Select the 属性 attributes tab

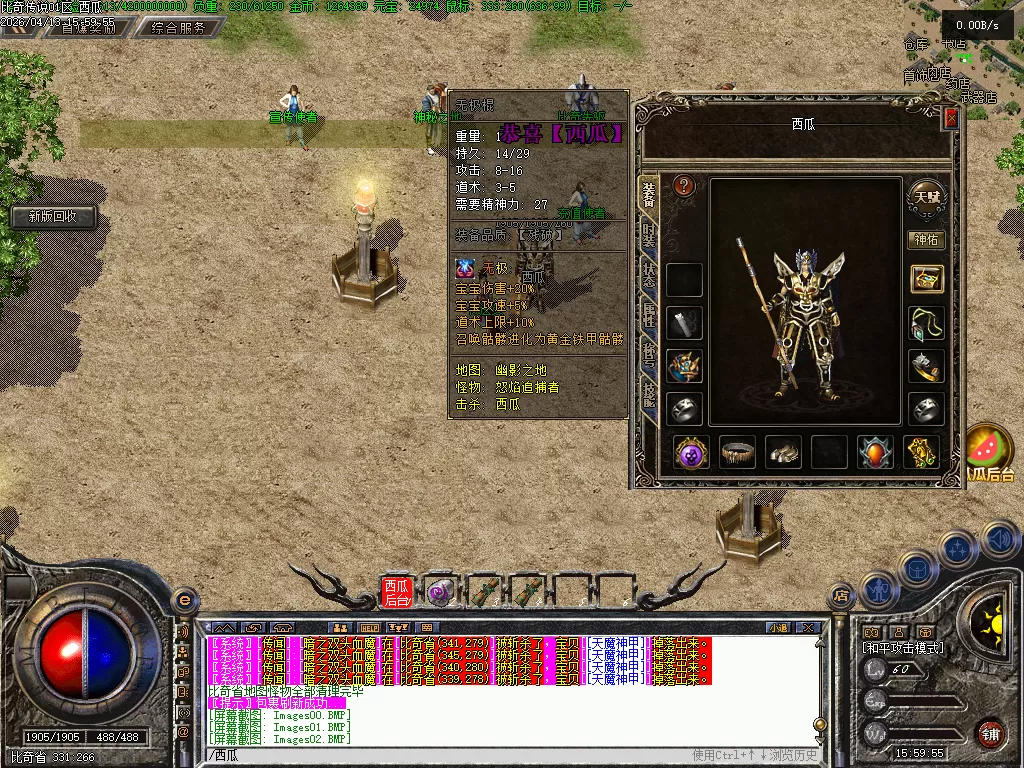pos(648,317)
